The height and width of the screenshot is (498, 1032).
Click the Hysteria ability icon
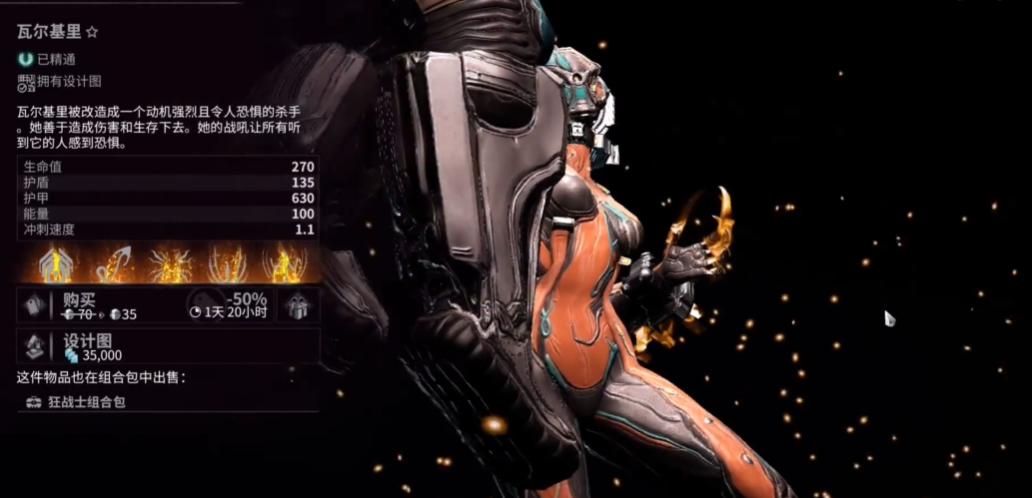(285, 264)
